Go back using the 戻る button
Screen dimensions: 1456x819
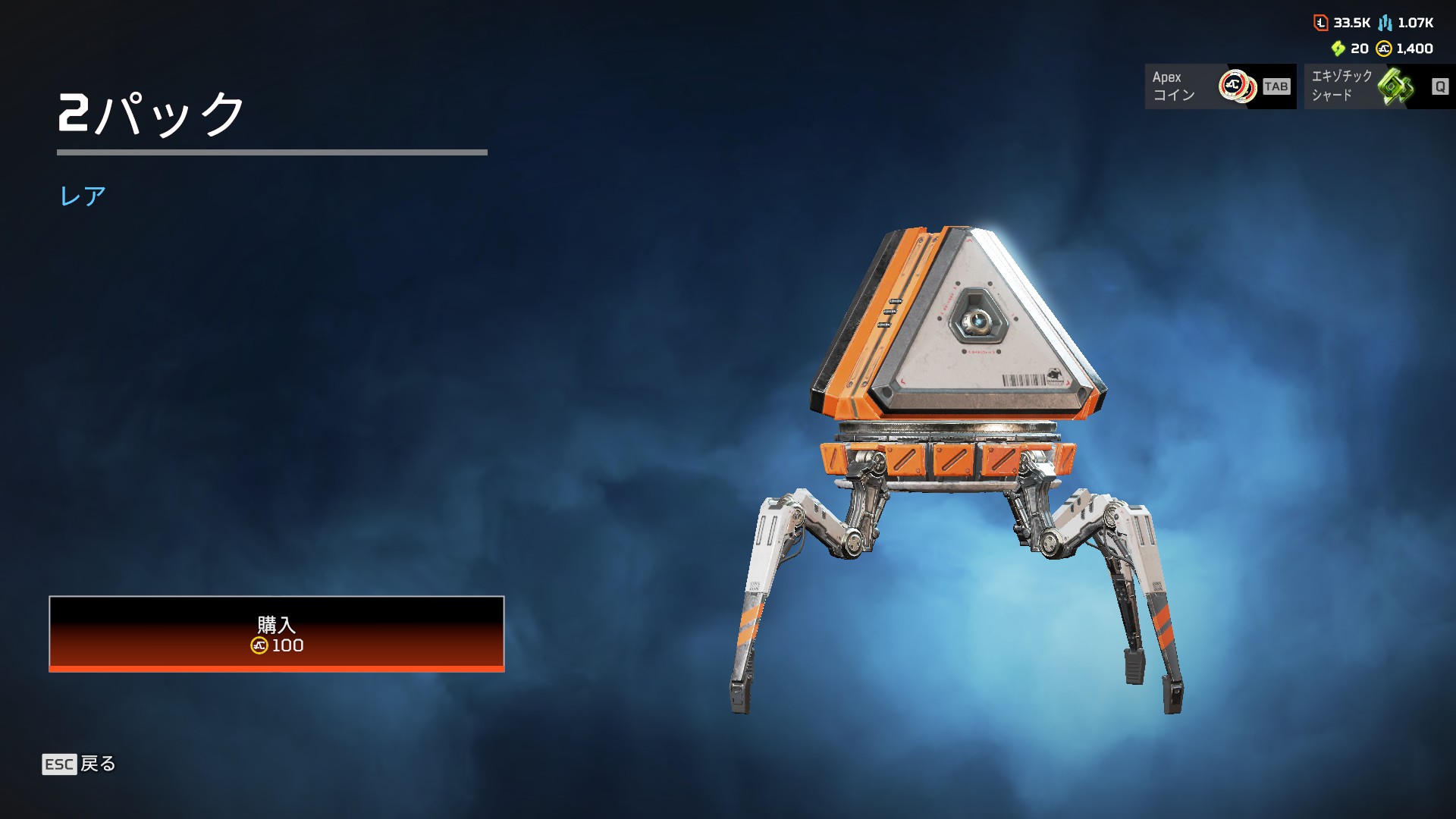point(80,764)
